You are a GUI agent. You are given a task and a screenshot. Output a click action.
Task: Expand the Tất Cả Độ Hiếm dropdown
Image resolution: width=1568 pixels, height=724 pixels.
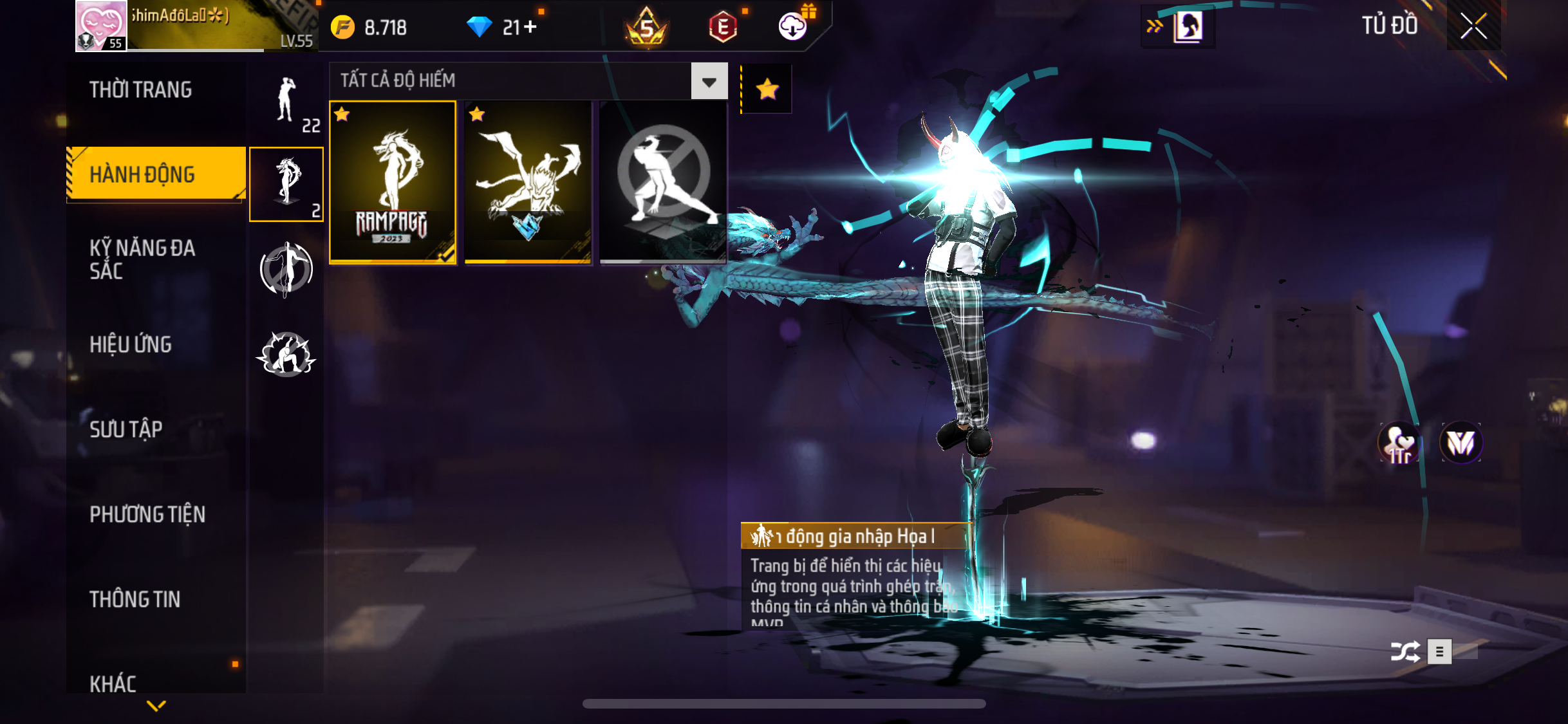pyautogui.click(x=709, y=81)
